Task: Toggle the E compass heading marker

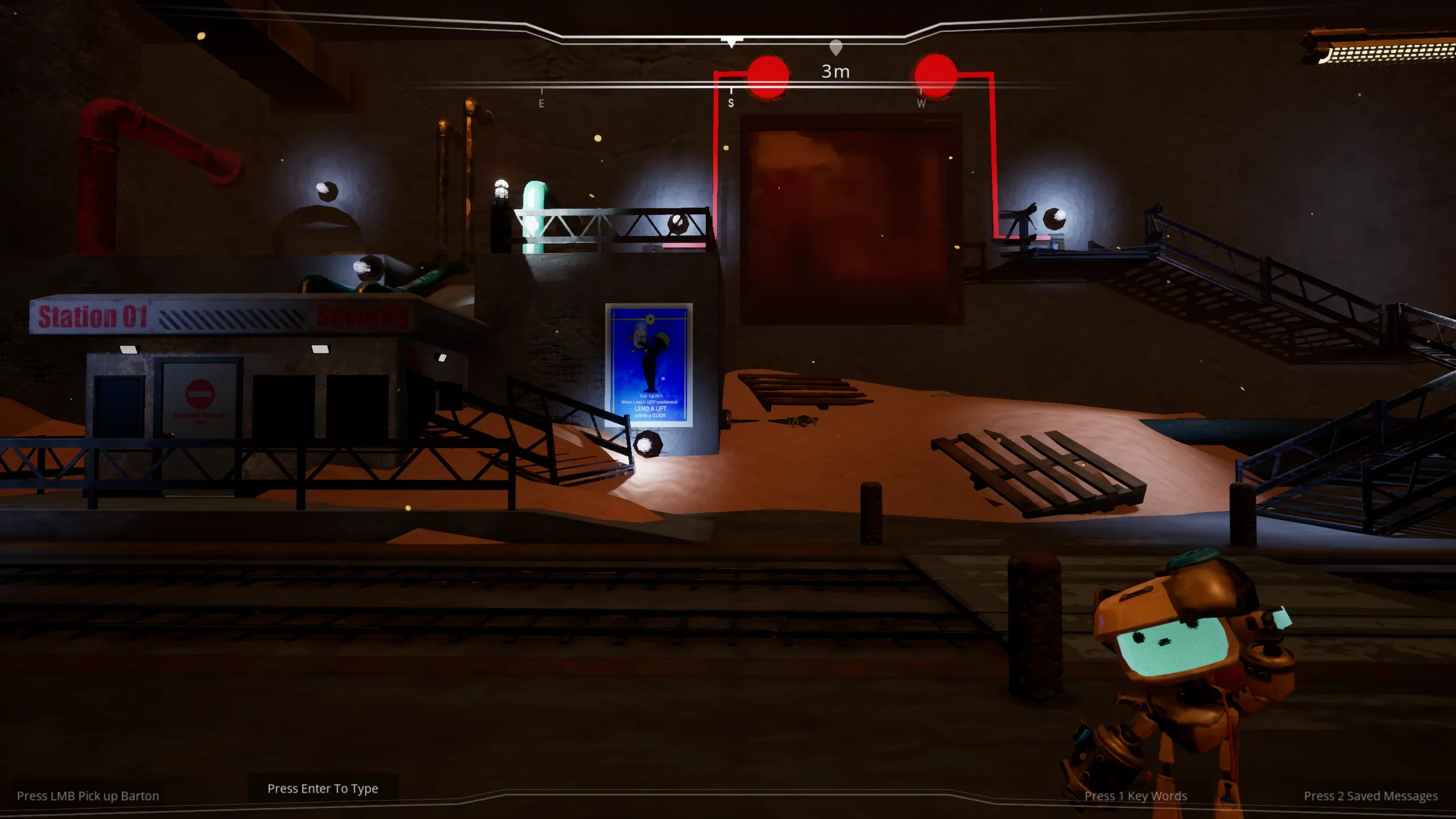Action: (x=541, y=104)
